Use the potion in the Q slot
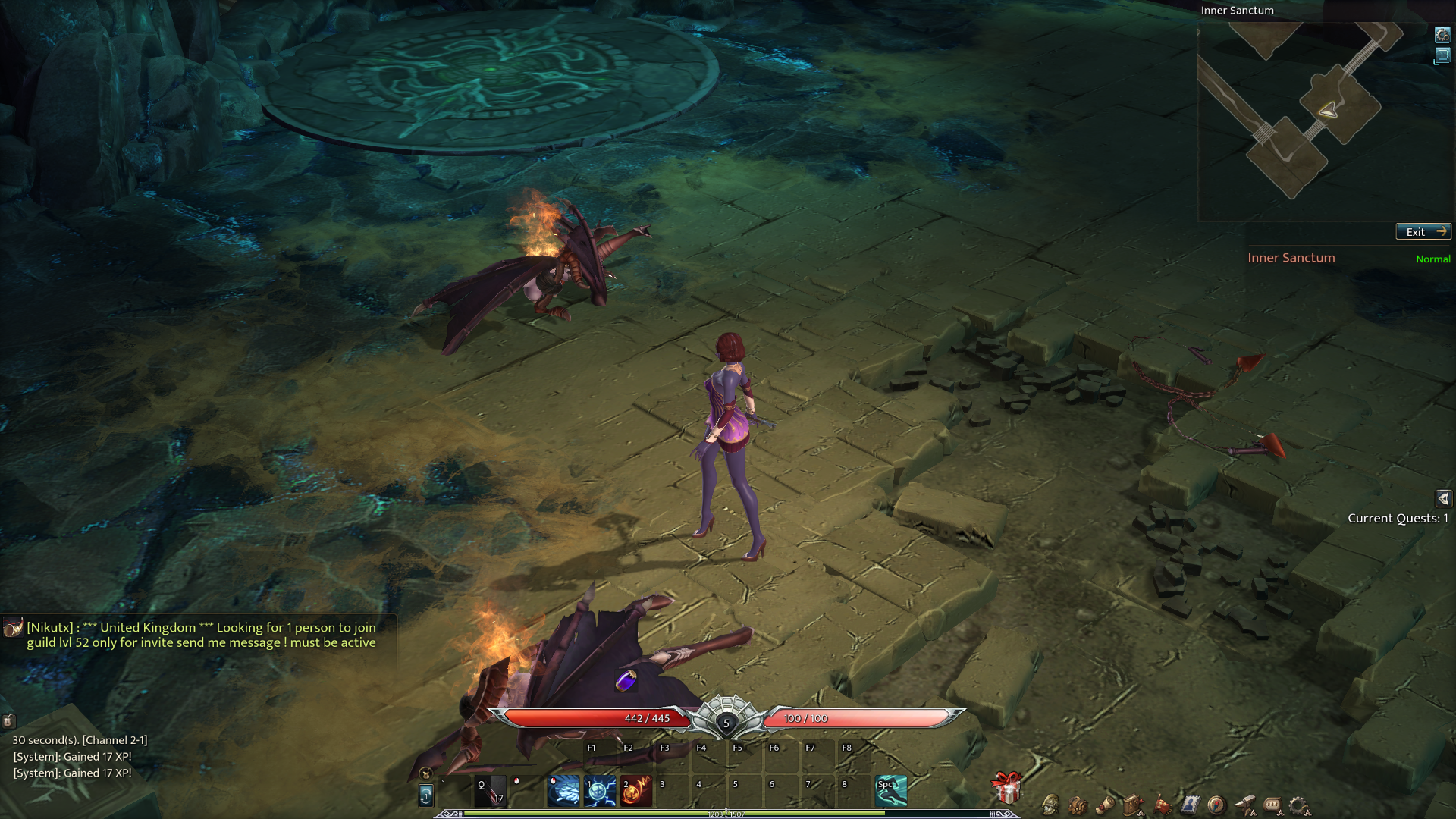The height and width of the screenshot is (819, 1456). point(490,791)
